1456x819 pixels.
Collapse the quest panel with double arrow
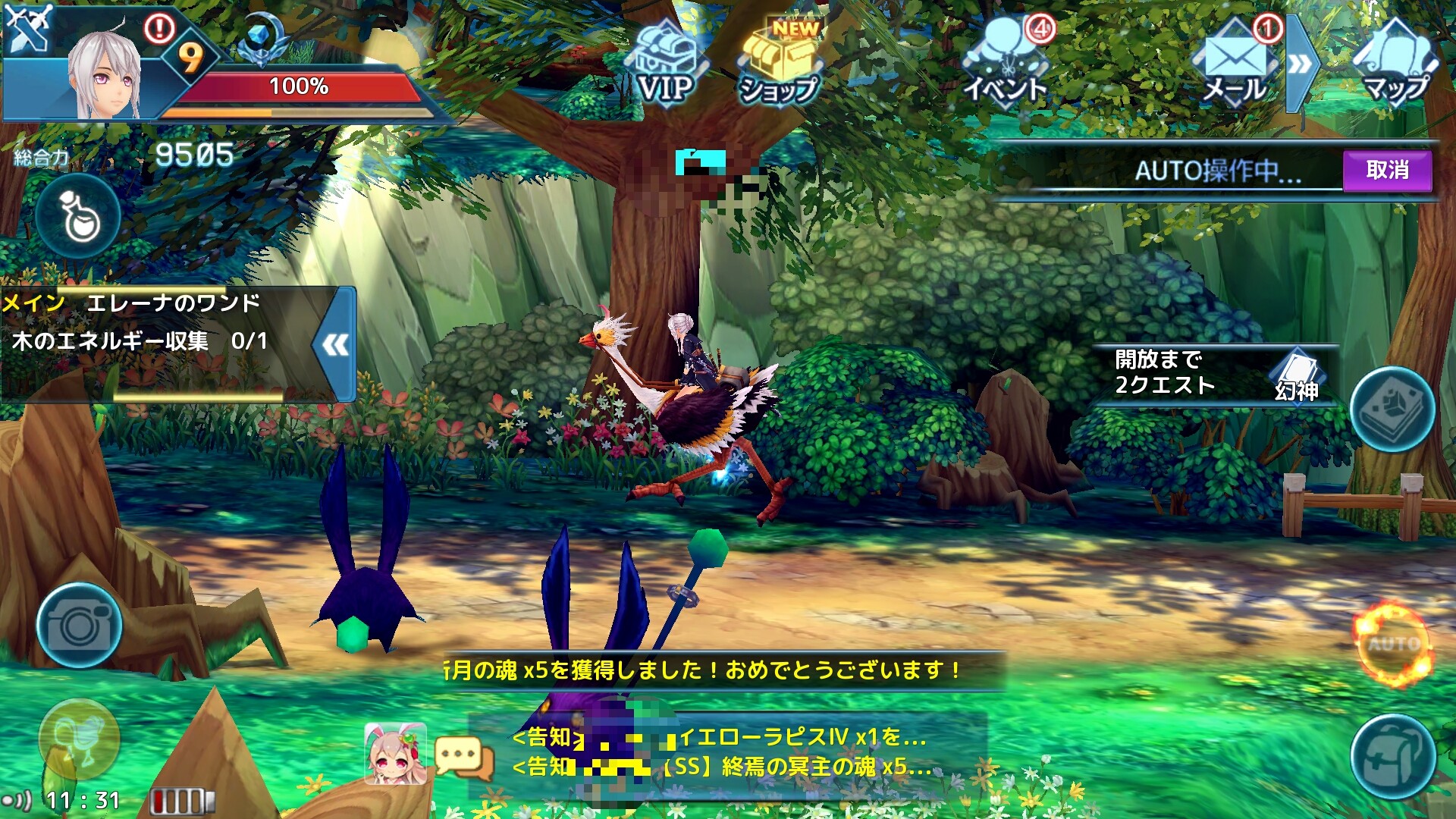point(335,345)
